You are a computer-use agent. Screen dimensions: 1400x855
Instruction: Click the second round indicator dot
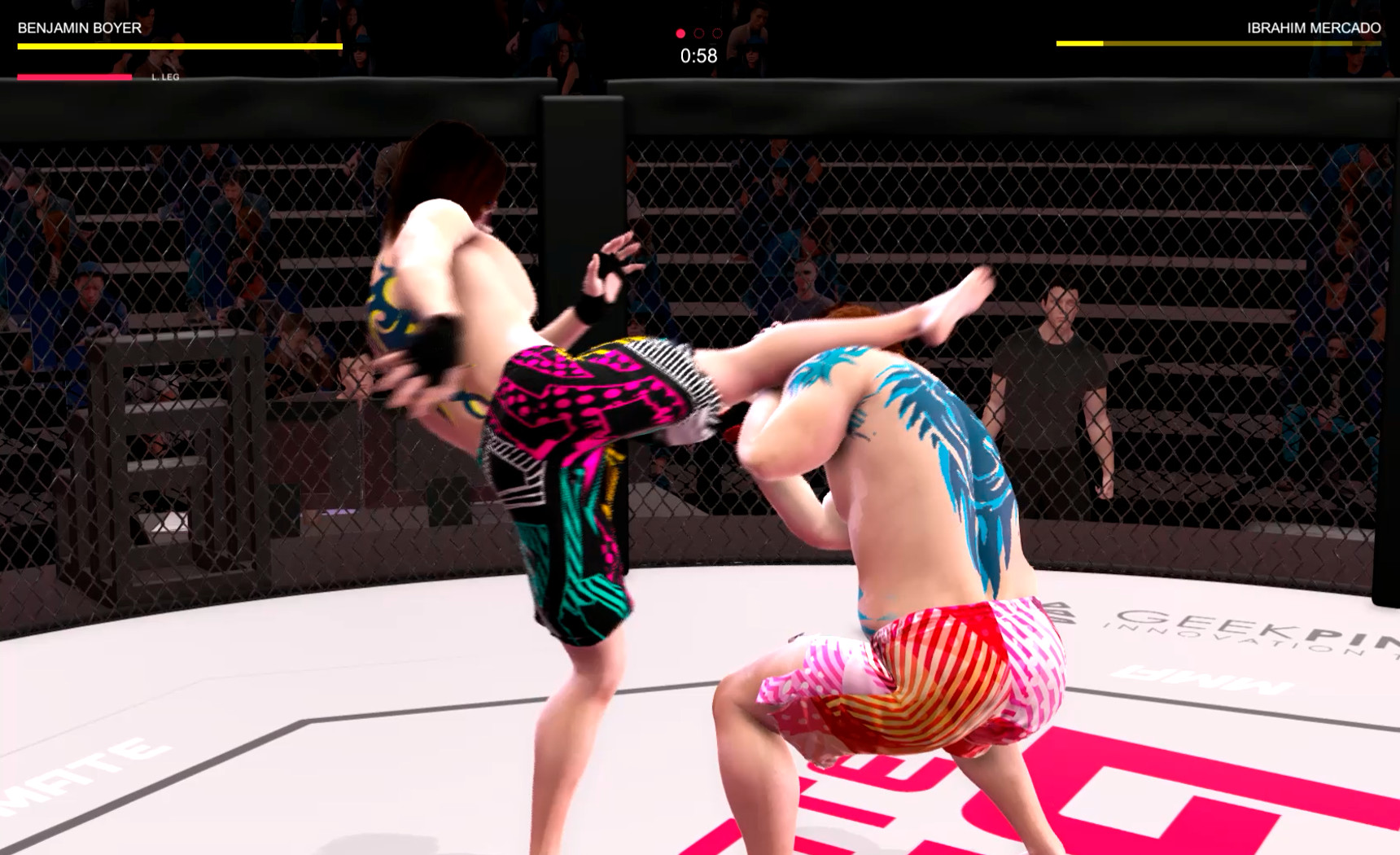pyautogui.click(x=698, y=34)
